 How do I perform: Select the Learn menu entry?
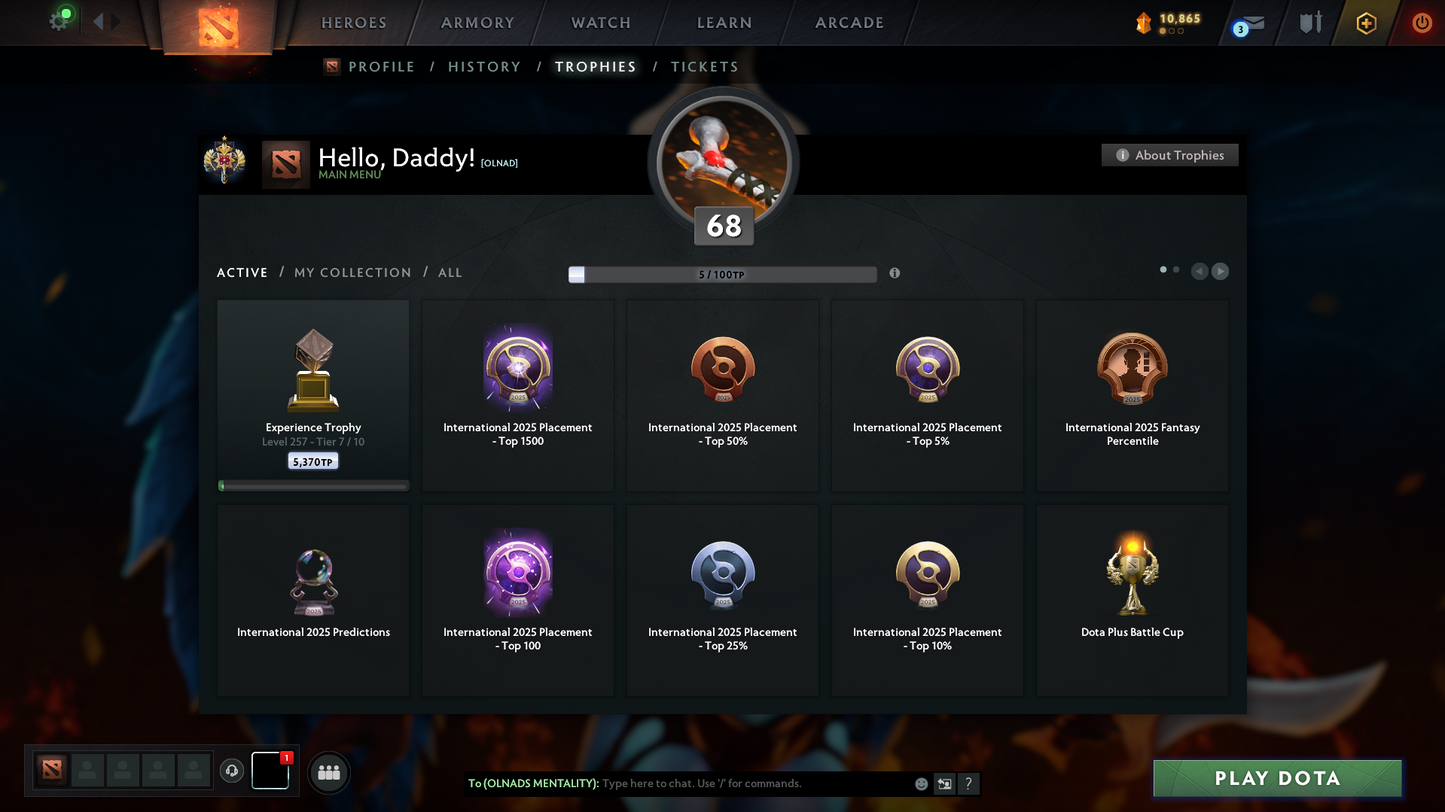(724, 23)
